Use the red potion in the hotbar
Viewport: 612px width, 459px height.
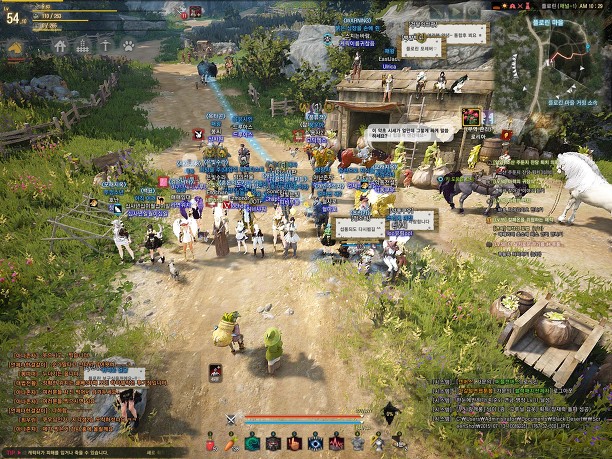tap(212, 442)
